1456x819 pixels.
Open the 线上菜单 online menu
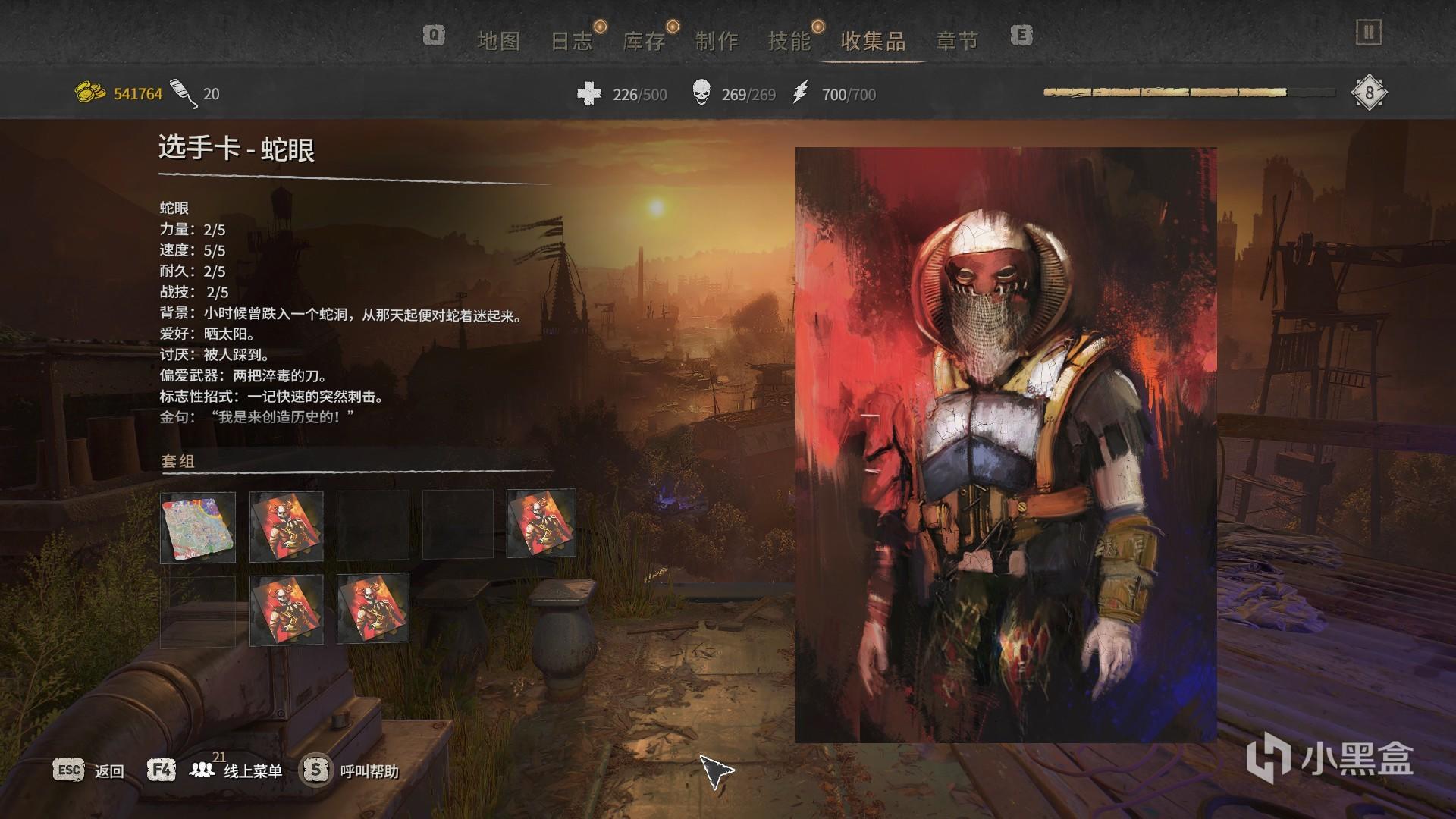pos(253,771)
